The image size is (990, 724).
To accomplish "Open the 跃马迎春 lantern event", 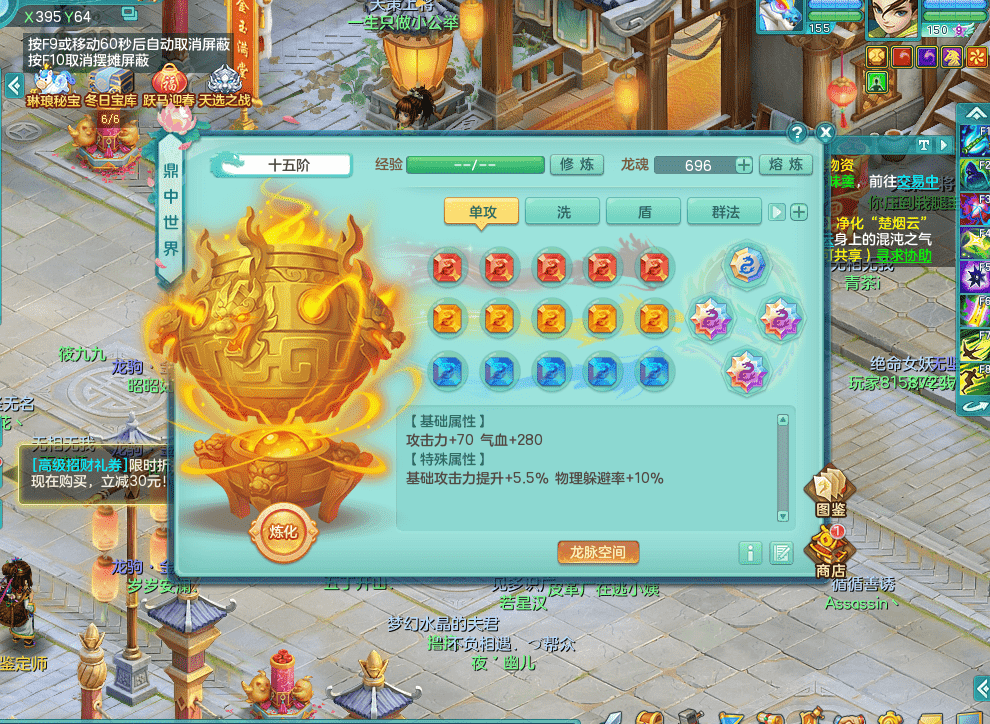I will click(x=169, y=84).
